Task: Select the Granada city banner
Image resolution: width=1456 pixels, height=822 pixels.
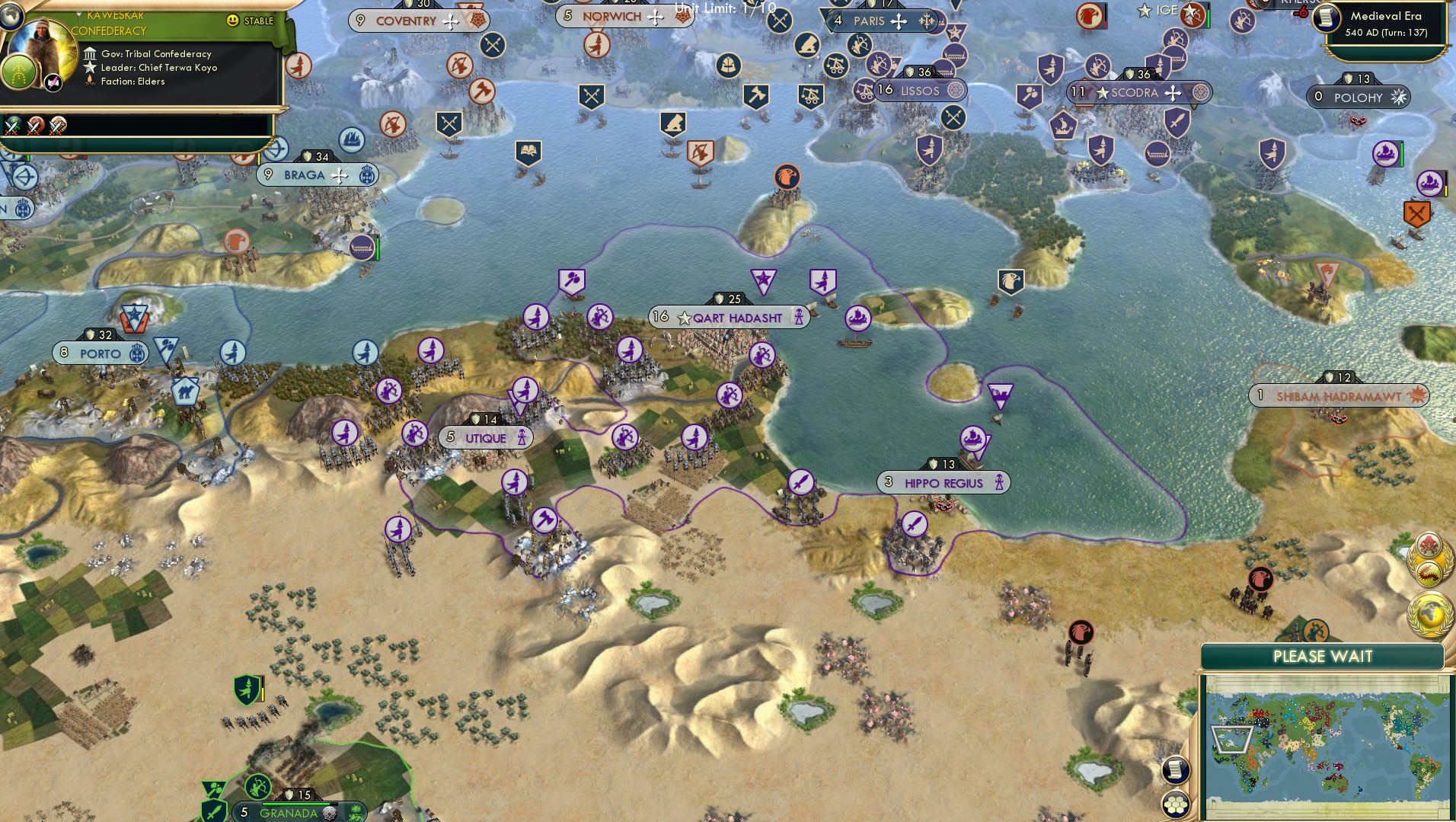Action: pyautogui.click(x=288, y=813)
